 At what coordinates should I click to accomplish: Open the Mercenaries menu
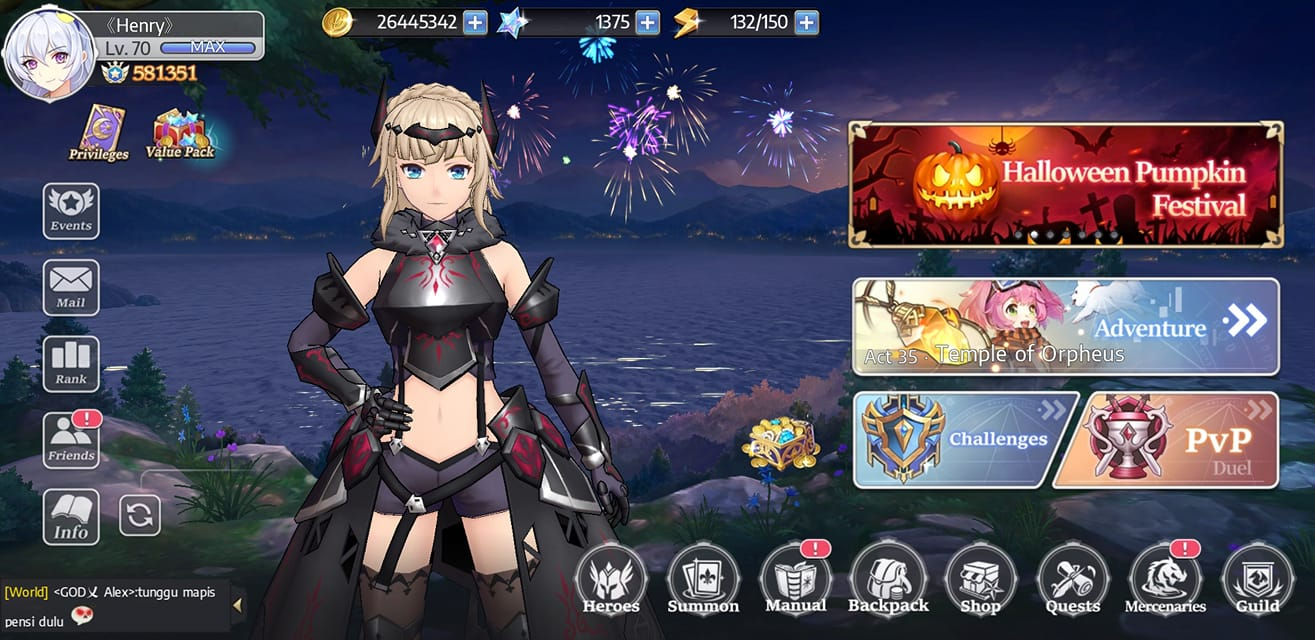[1165, 580]
